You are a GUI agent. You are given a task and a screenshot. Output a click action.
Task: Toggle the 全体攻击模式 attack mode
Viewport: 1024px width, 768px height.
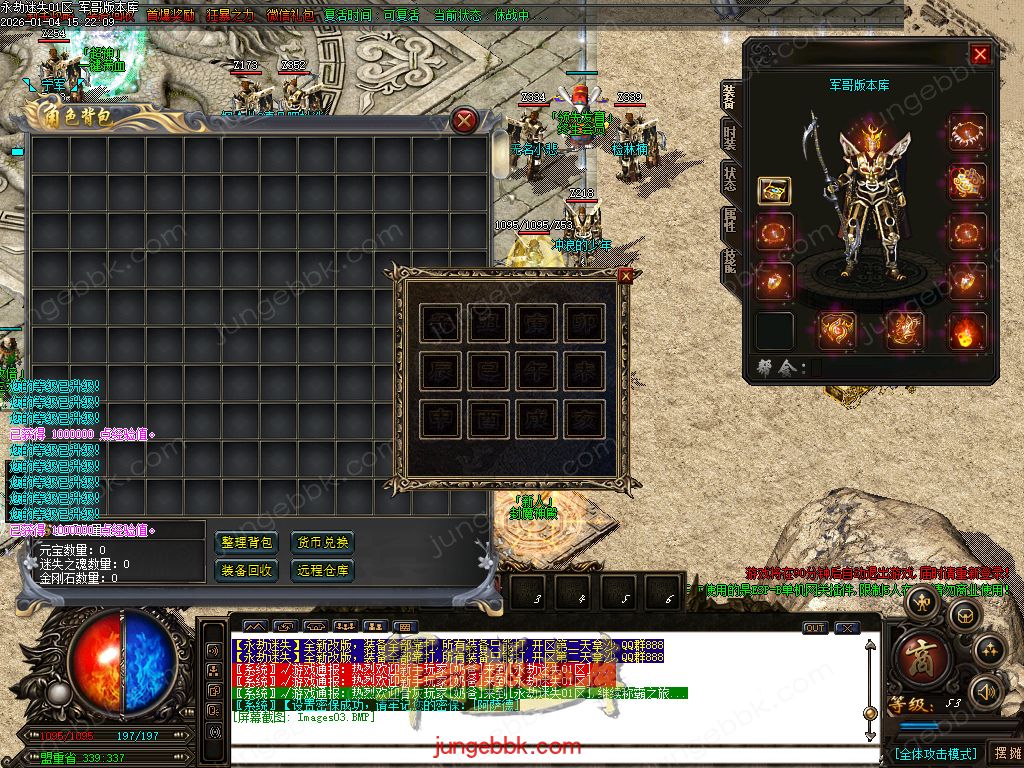coord(935,753)
